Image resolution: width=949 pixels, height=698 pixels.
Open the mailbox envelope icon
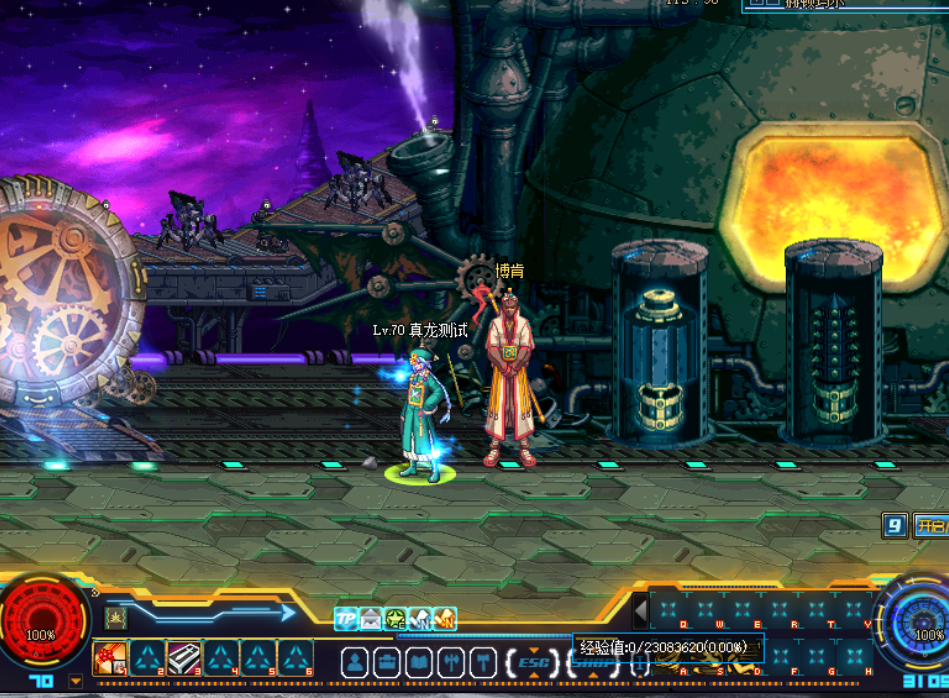(x=371, y=619)
